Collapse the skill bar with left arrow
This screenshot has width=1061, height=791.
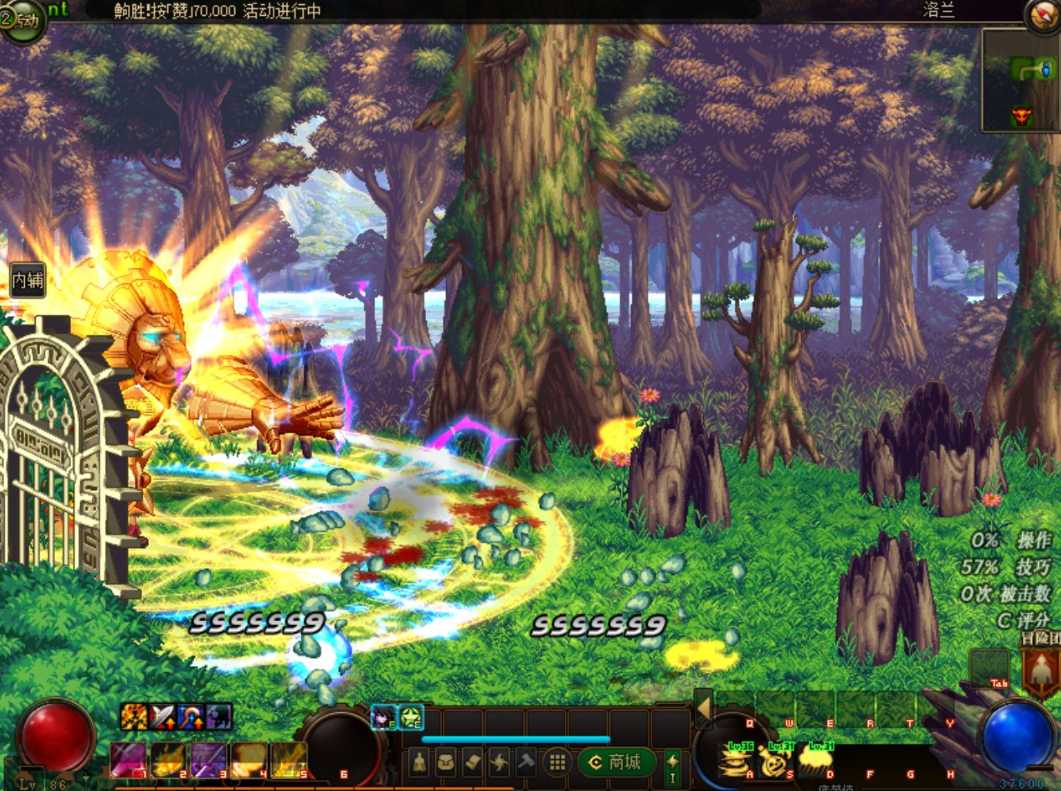703,708
